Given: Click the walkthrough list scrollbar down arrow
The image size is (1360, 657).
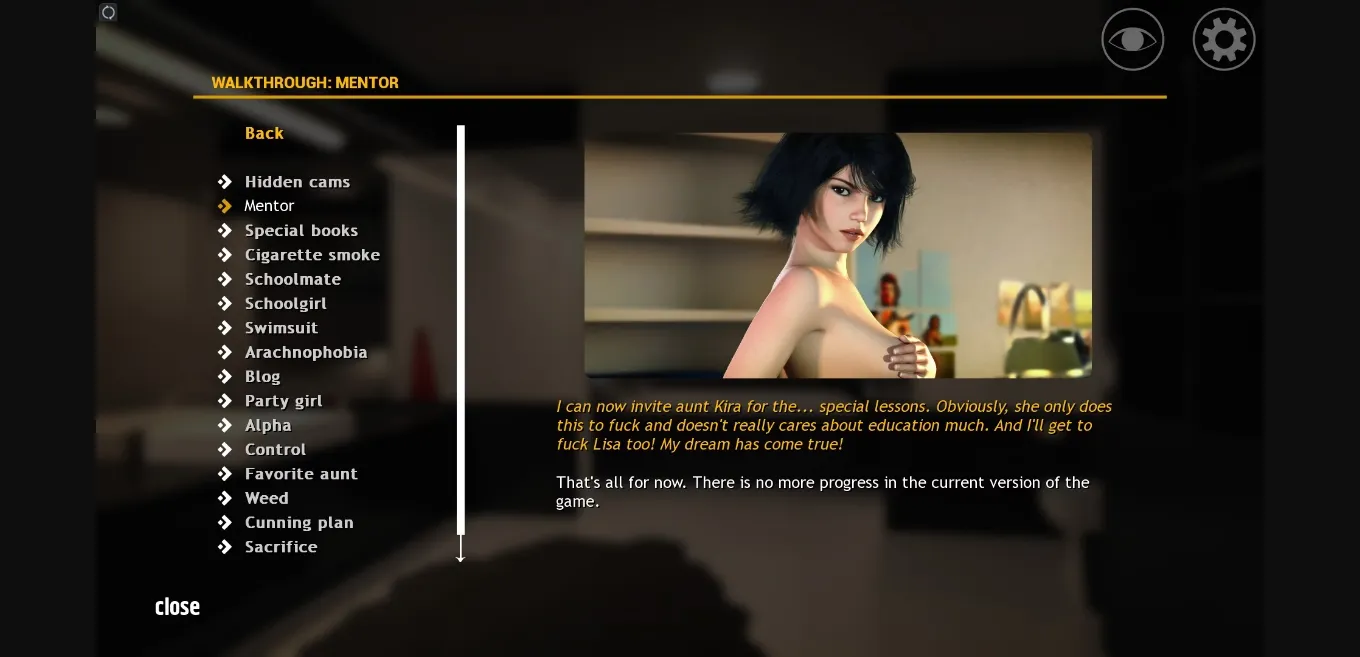Looking at the screenshot, I should tap(461, 553).
